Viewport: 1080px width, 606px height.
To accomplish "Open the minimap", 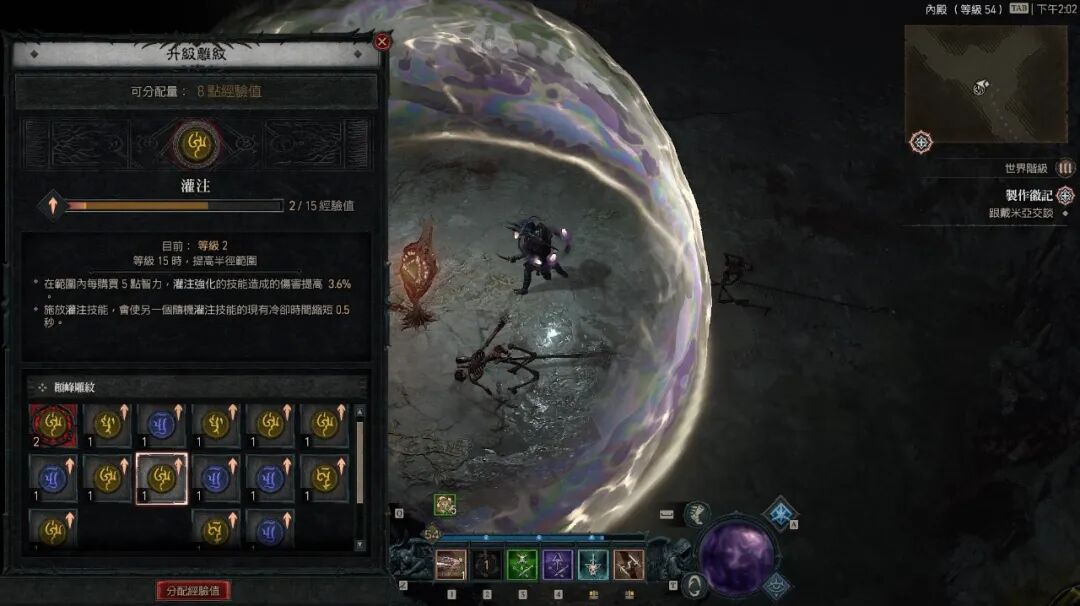I will coord(985,84).
